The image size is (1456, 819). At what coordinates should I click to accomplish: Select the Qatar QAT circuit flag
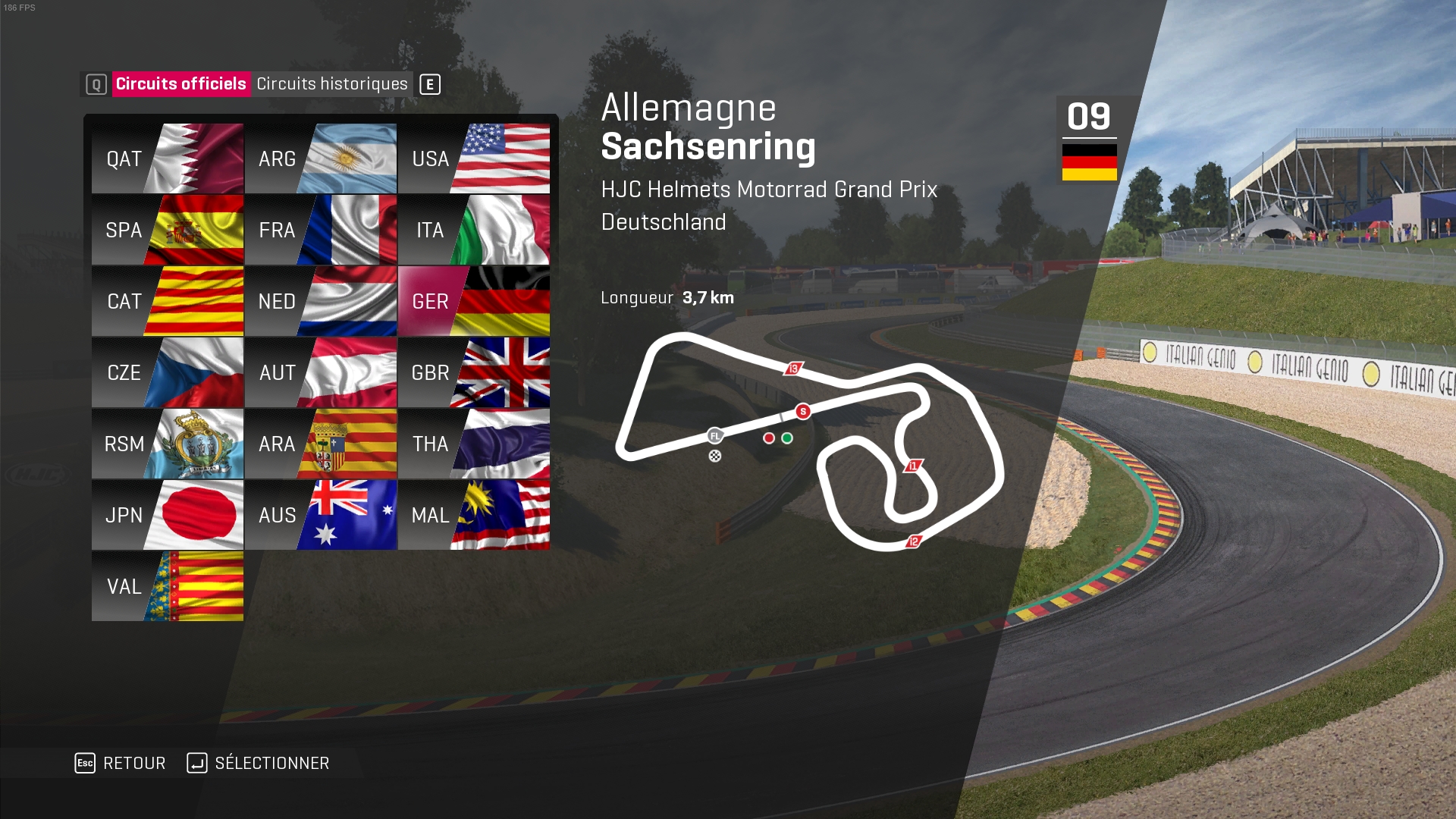click(x=167, y=158)
